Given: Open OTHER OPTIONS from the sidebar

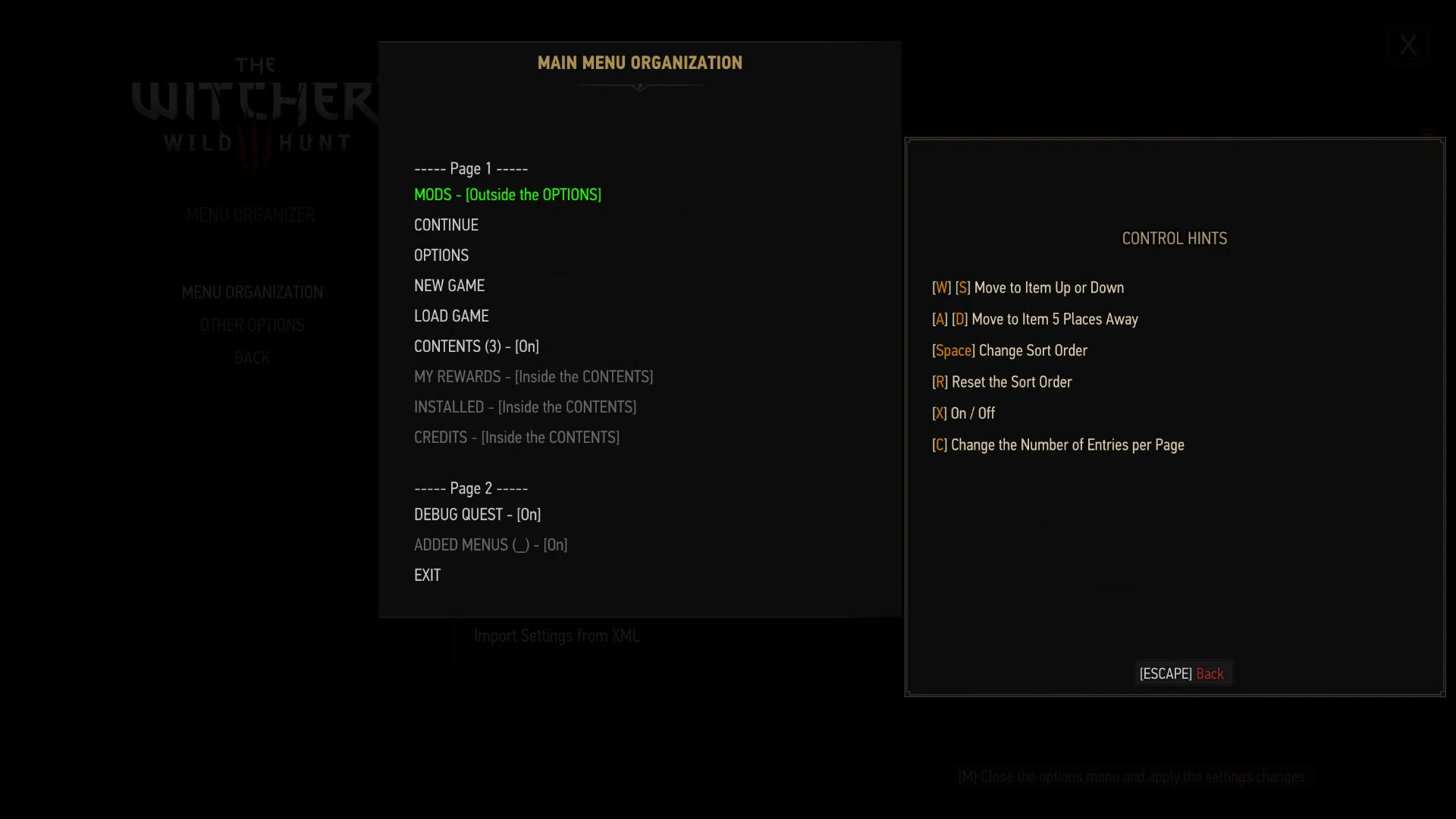Looking at the screenshot, I should 252,325.
